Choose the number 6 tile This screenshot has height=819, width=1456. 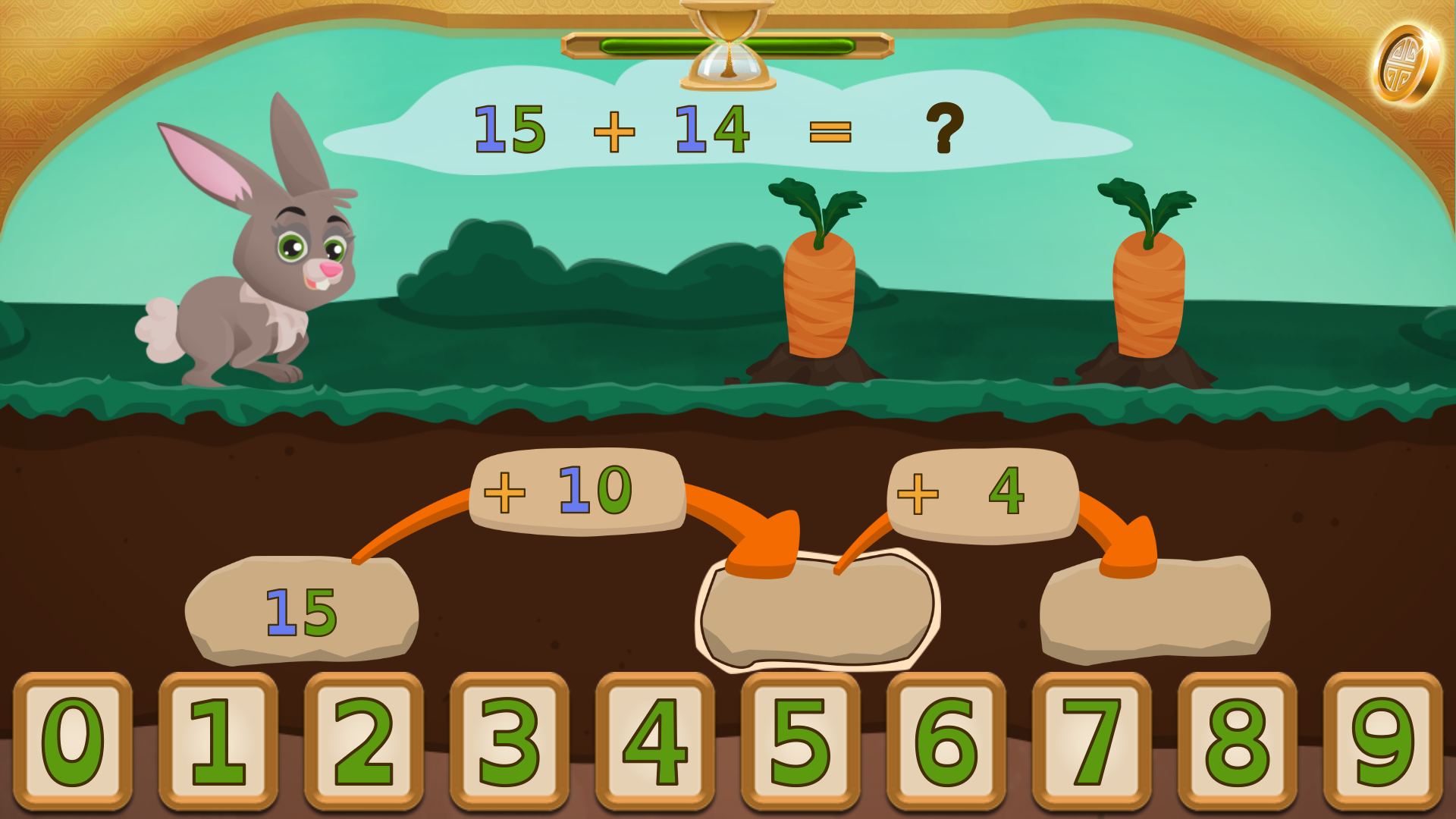pyautogui.click(x=946, y=741)
